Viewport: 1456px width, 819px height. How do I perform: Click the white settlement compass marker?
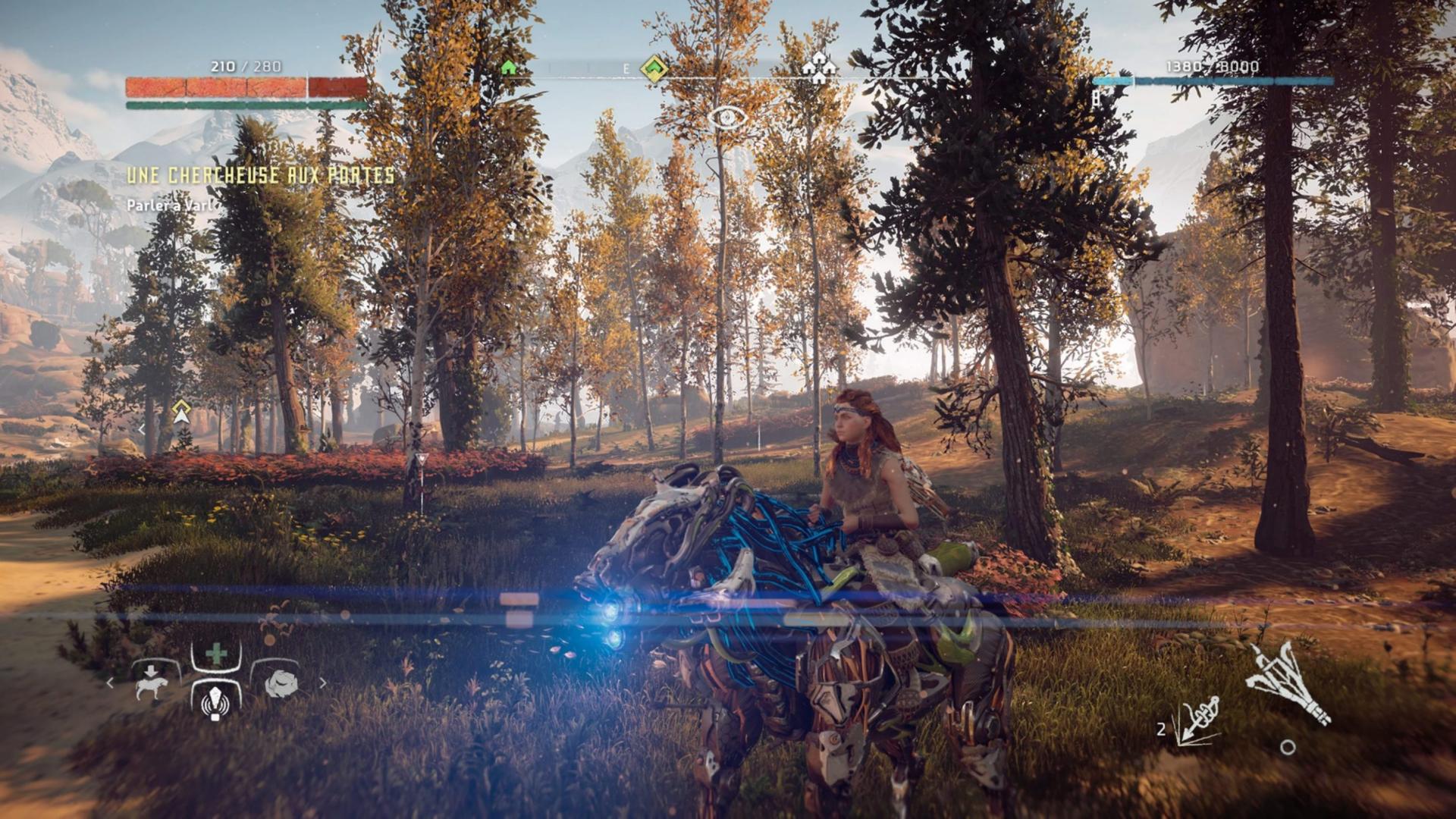point(819,70)
